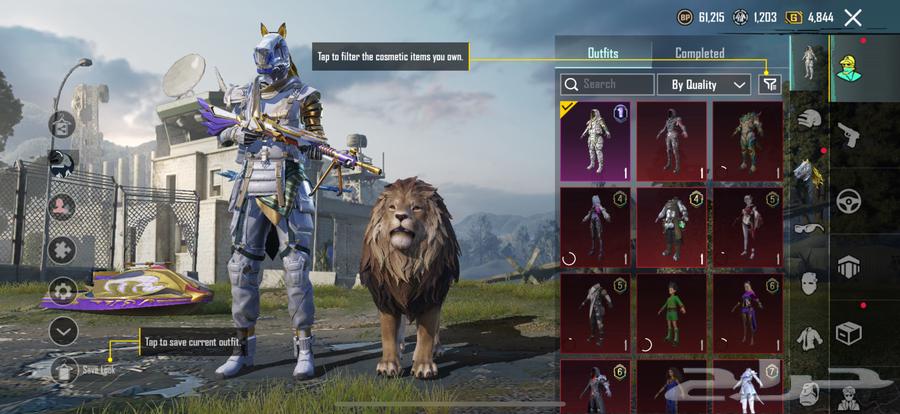Open the glasses accessory category
The height and width of the screenshot is (414, 900).
809,228
